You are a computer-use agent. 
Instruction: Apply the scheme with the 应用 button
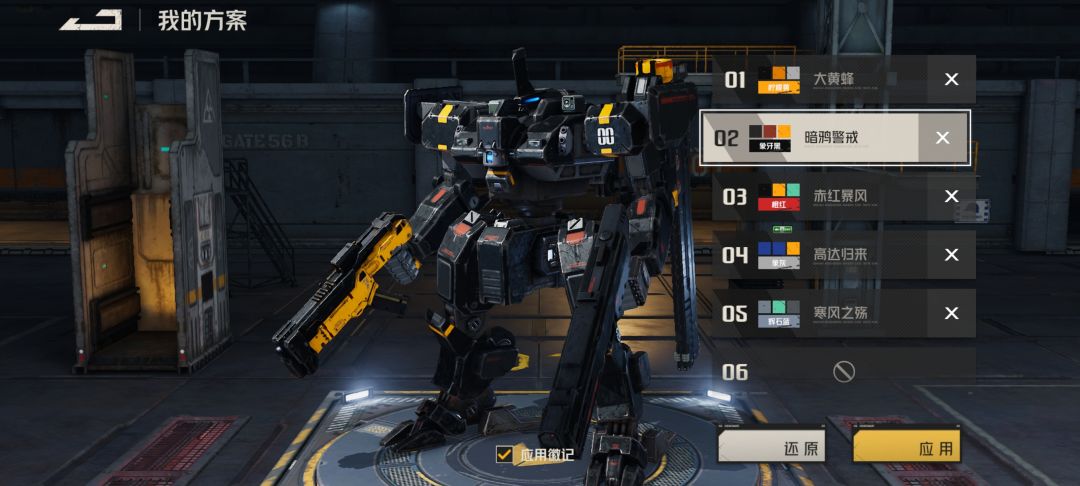click(906, 448)
